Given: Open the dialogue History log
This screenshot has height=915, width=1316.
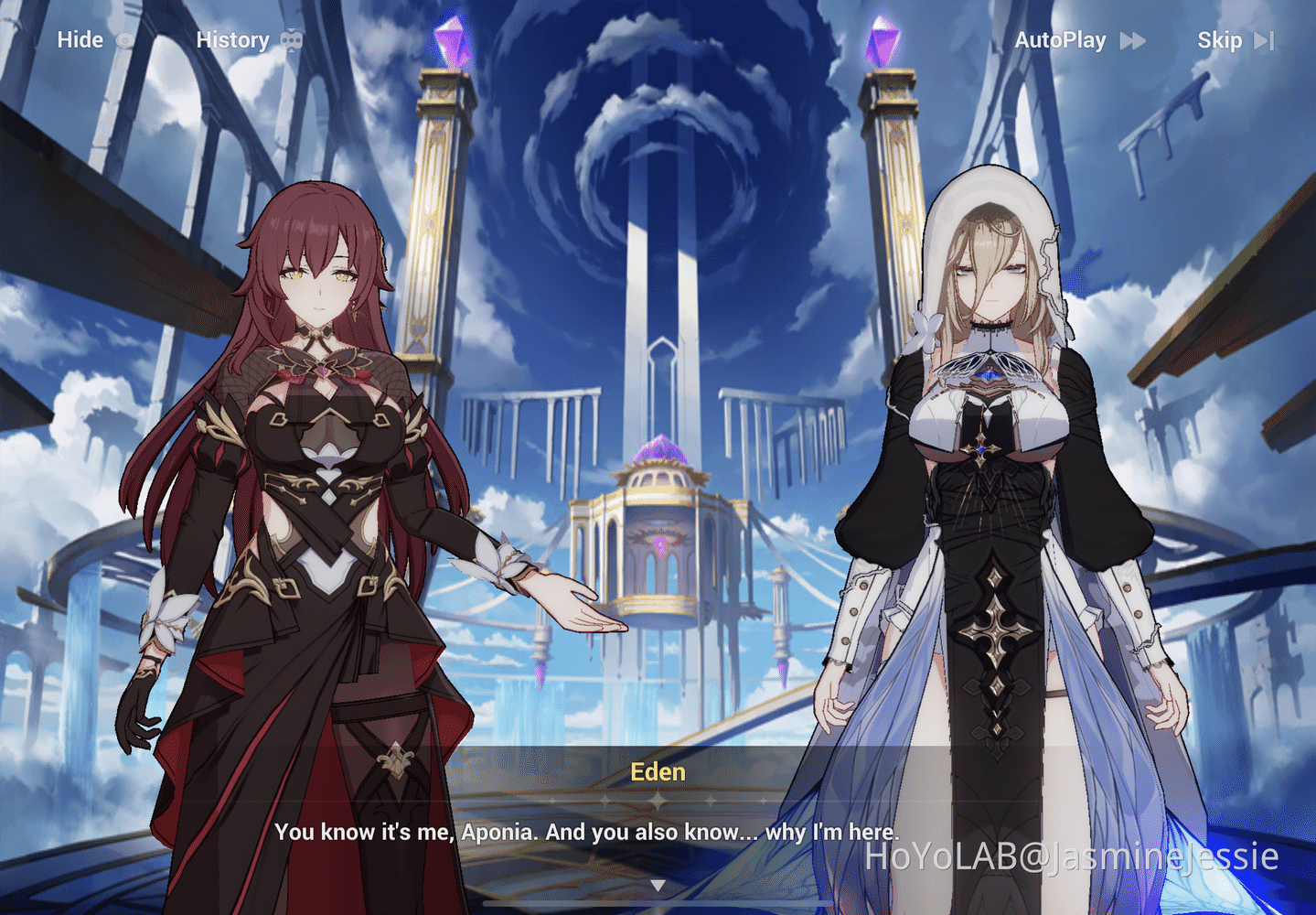Looking at the screenshot, I should 232,40.
